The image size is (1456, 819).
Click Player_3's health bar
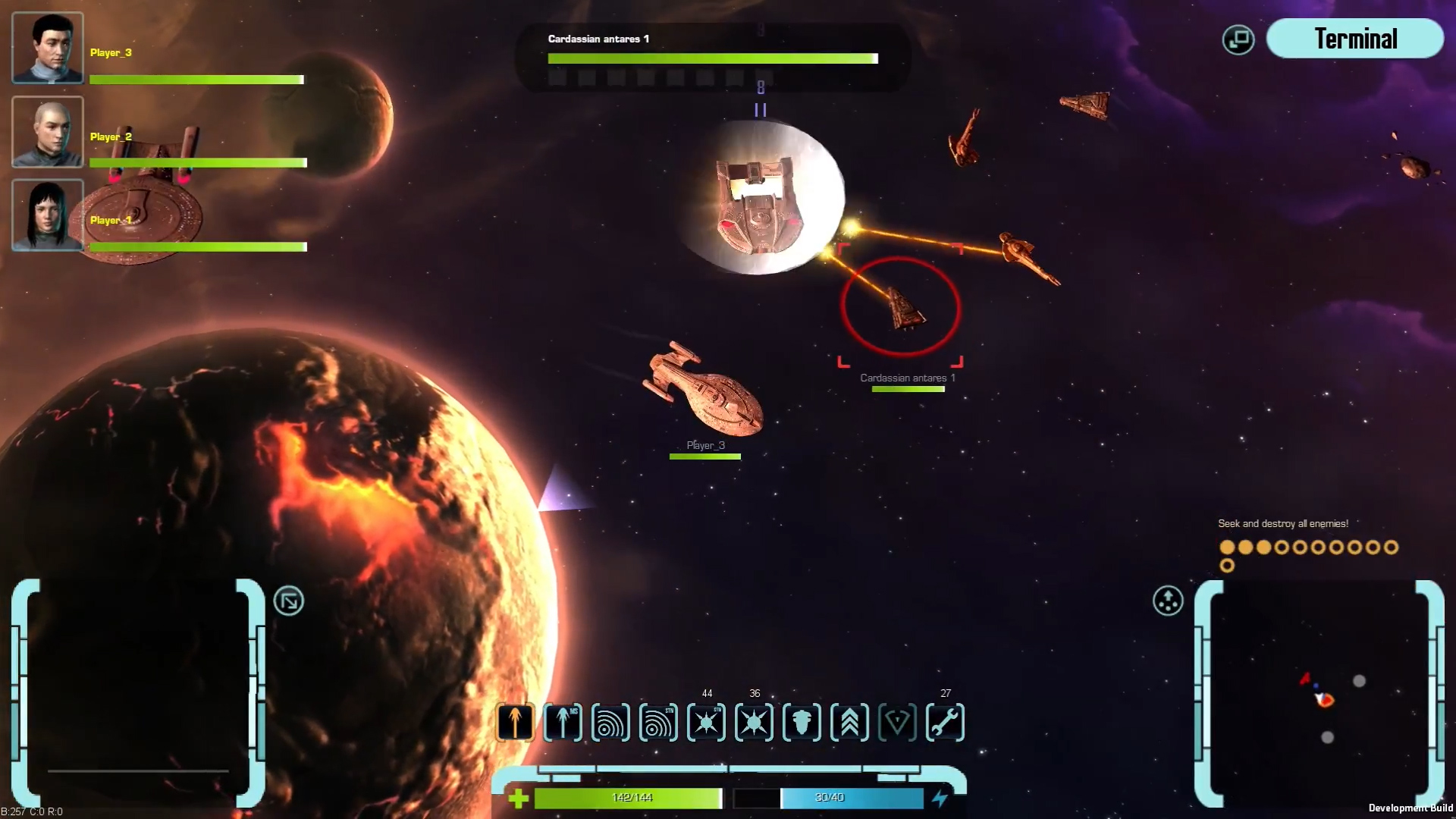pyautogui.click(x=196, y=79)
